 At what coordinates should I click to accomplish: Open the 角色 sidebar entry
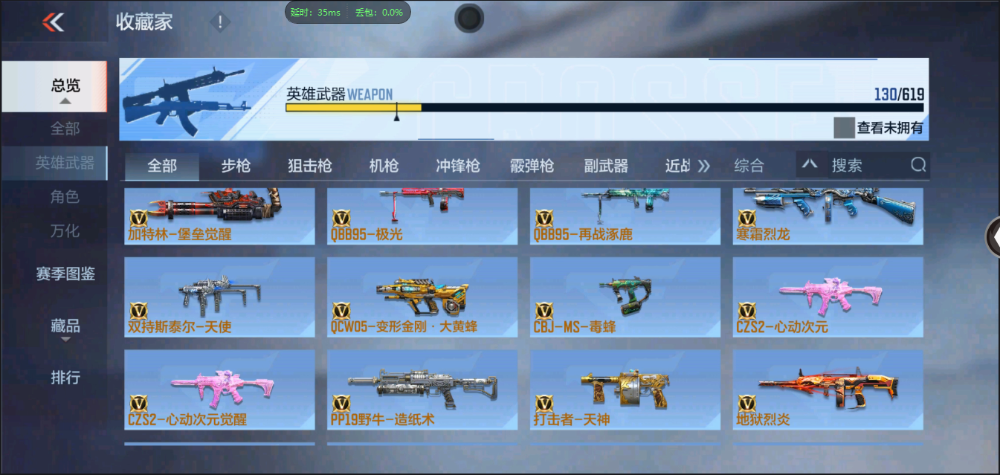[x=65, y=197]
